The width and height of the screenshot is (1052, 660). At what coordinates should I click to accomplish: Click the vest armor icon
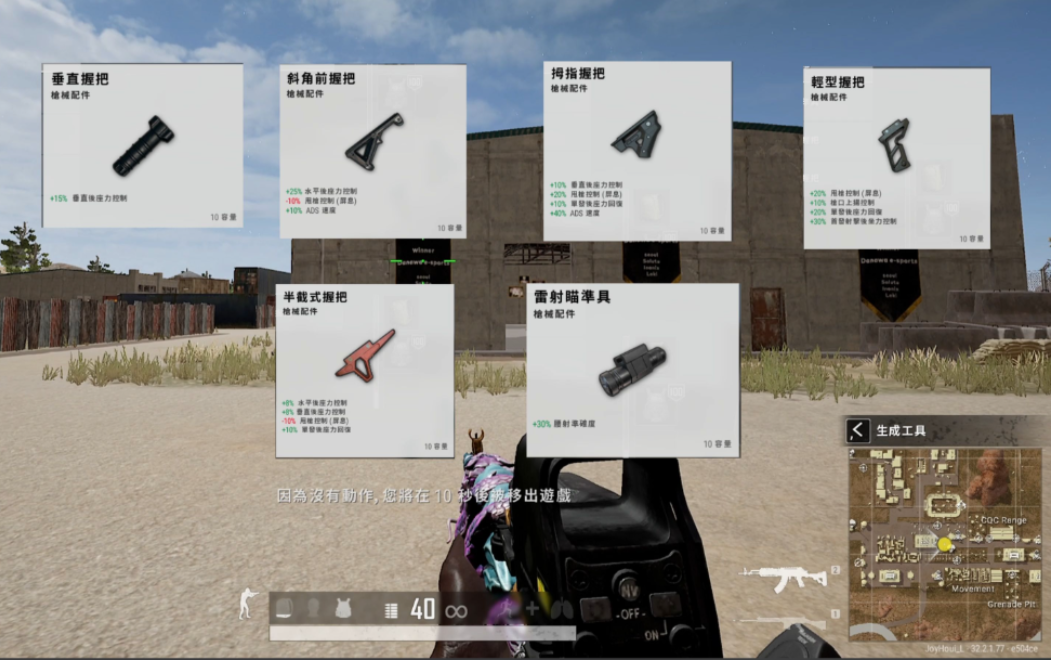pyautogui.click(x=343, y=607)
